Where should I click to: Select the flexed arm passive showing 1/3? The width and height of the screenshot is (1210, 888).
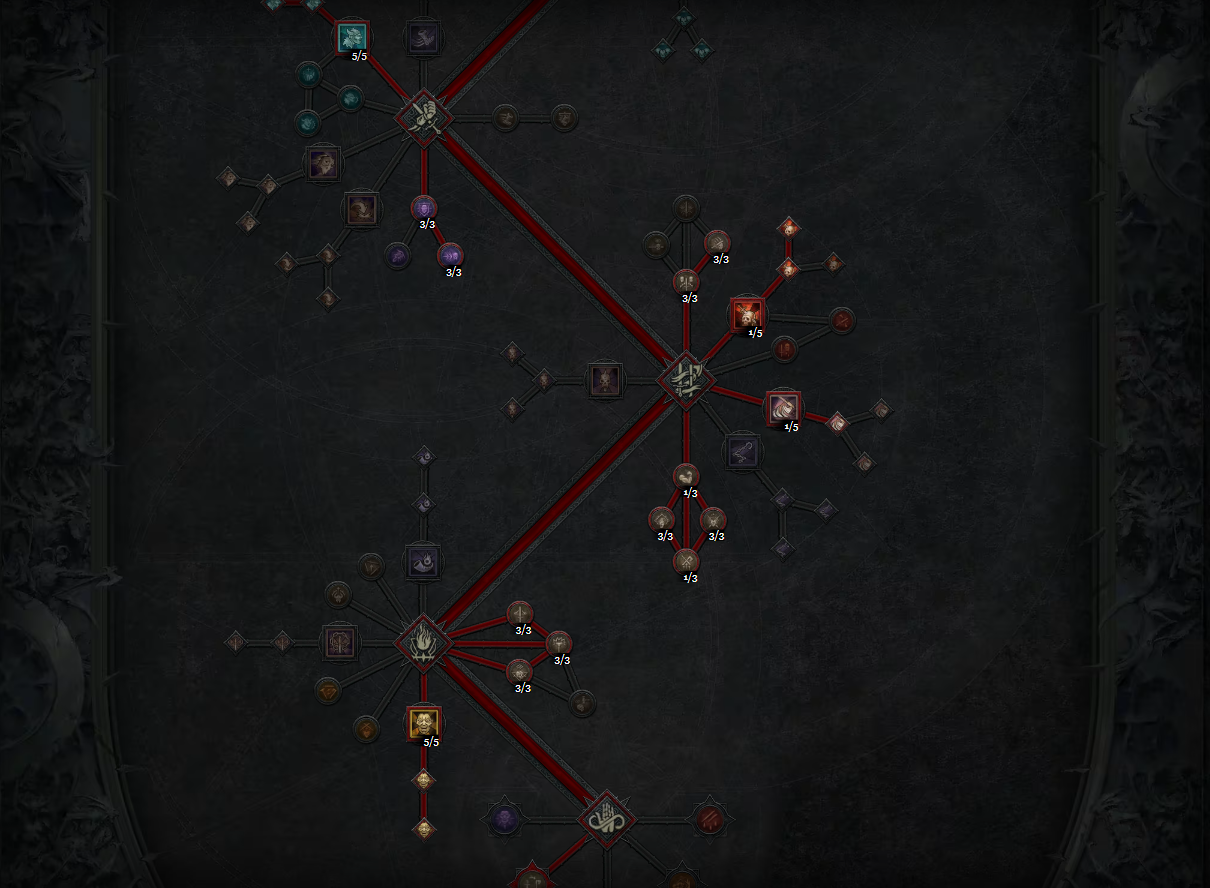686,476
